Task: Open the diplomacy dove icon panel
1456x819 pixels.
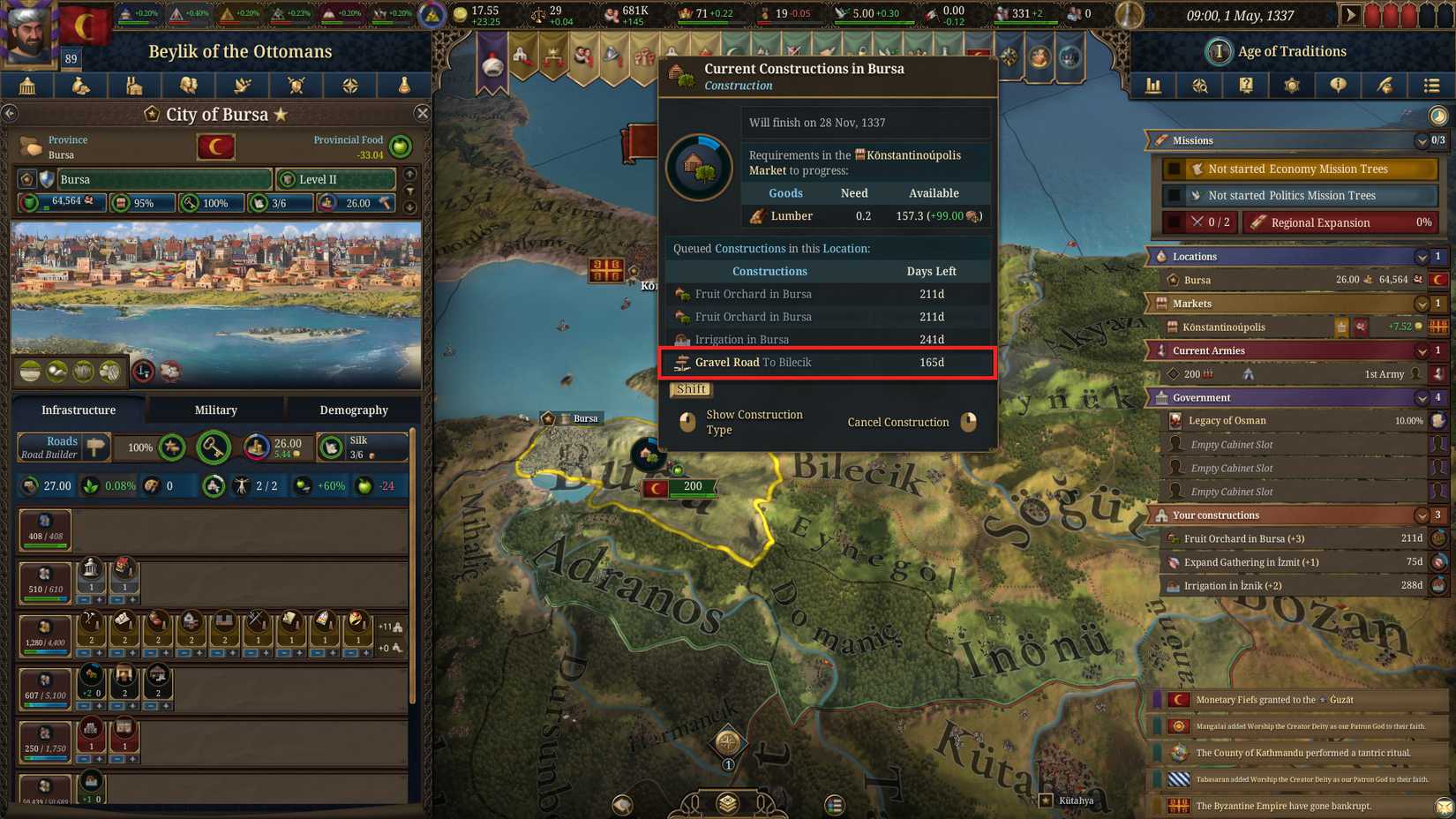Action: [242, 86]
